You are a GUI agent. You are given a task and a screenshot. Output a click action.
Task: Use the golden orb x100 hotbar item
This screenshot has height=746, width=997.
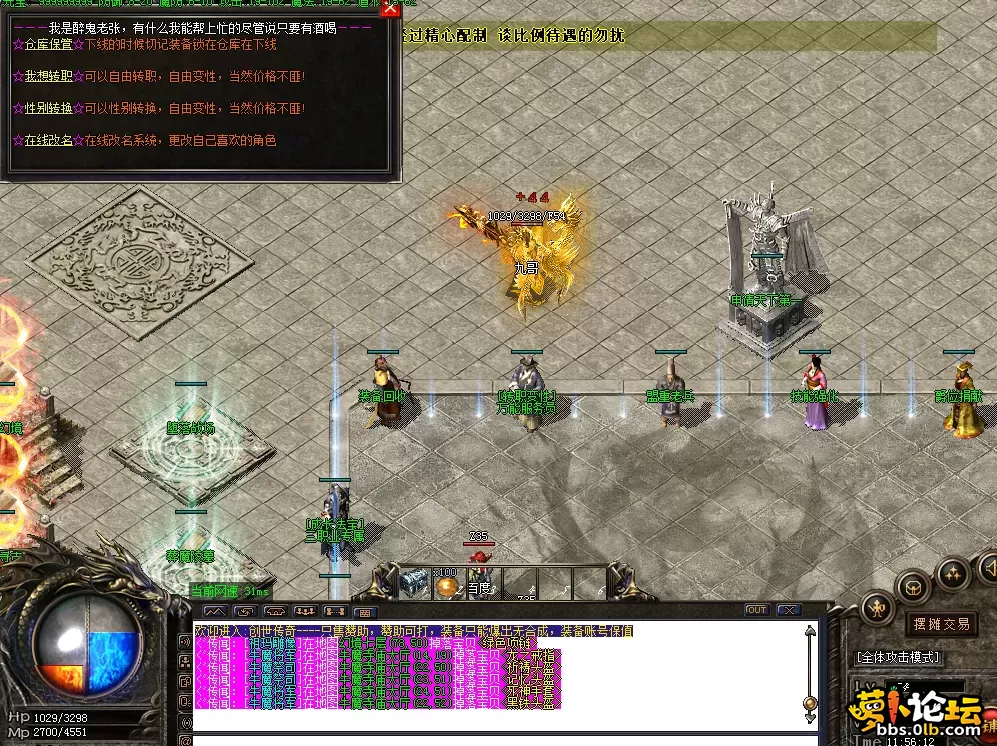point(446,583)
